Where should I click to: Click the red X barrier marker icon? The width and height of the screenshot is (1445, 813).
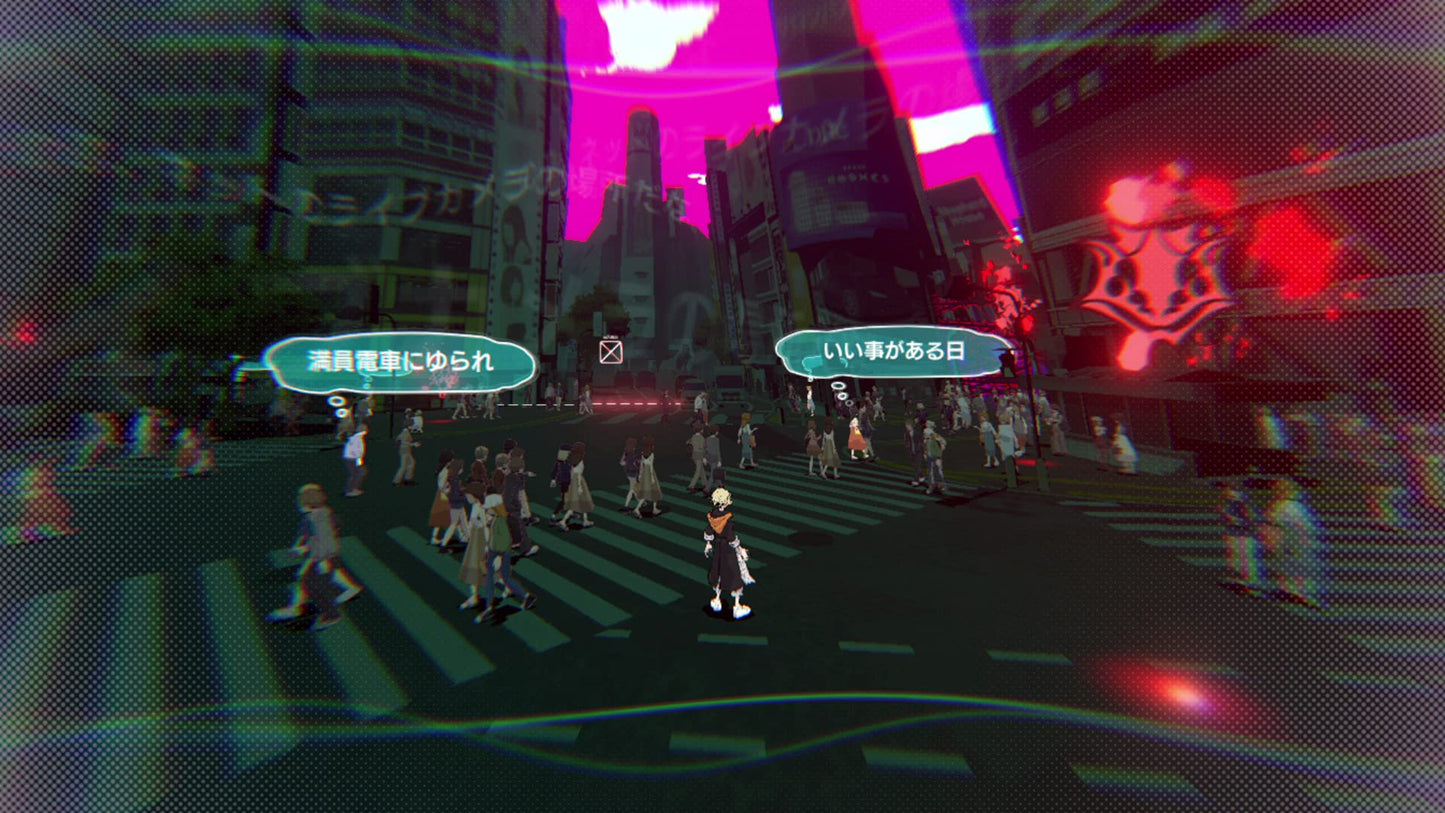pyautogui.click(x=610, y=352)
